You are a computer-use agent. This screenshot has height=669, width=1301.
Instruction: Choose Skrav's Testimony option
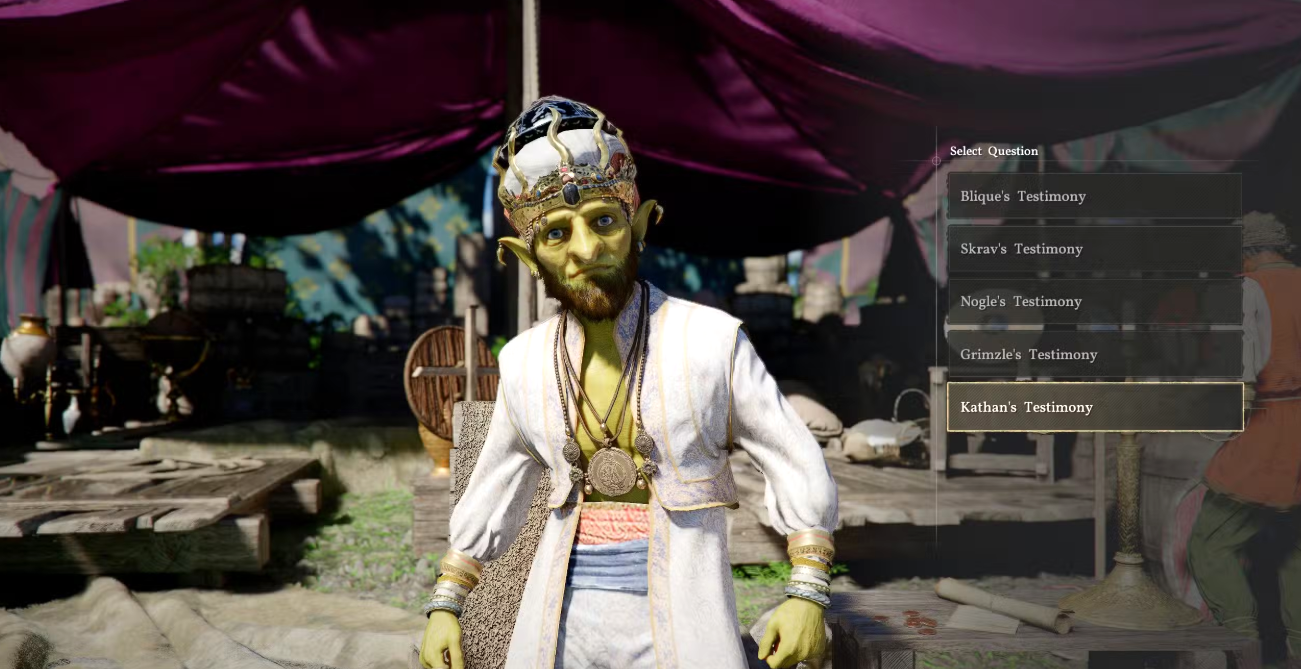point(1094,249)
